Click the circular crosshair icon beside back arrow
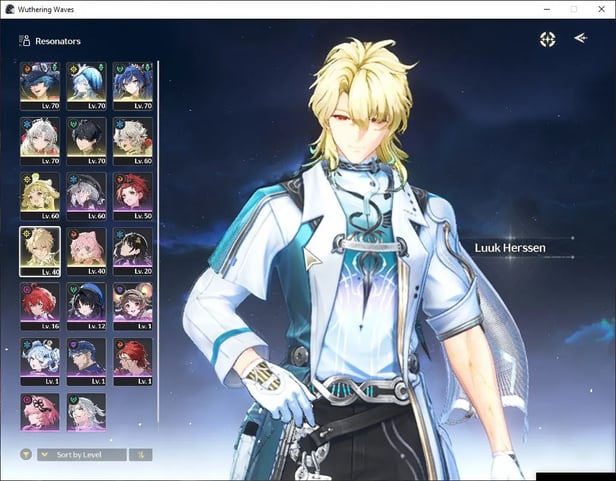616x481 pixels. click(x=547, y=39)
